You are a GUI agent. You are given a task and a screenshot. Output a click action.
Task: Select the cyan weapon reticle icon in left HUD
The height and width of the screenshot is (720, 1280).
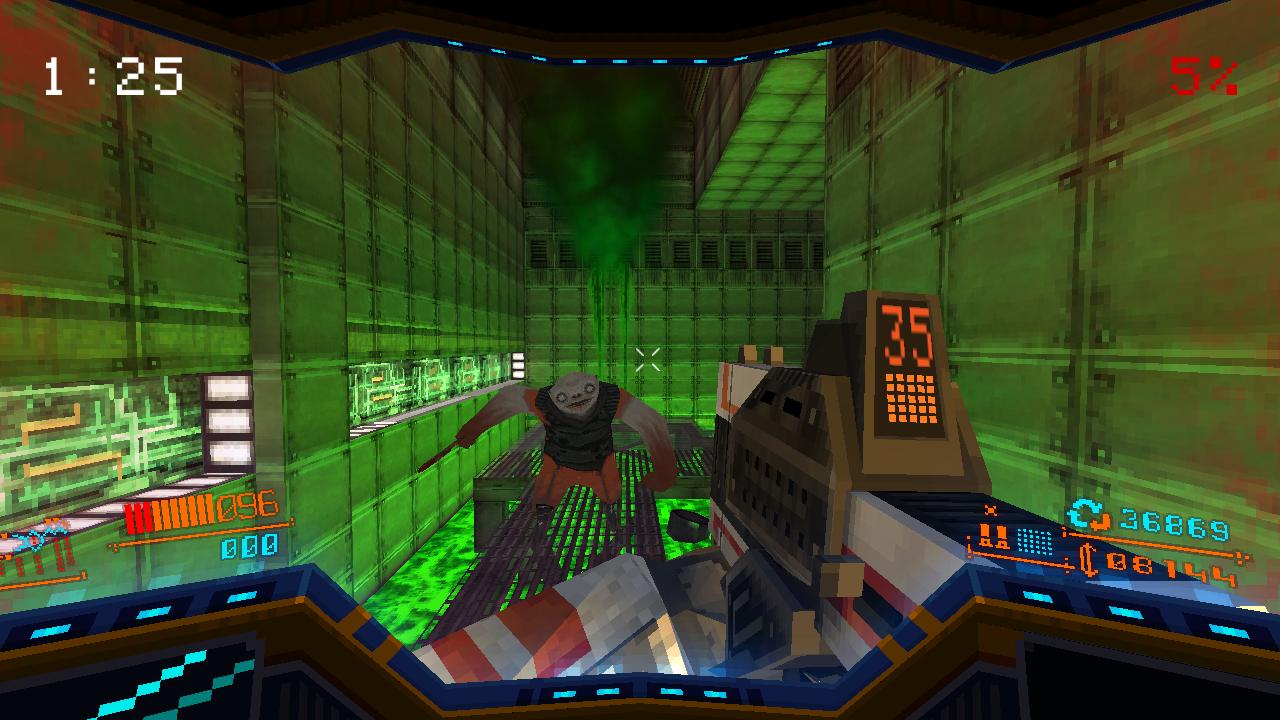click(x=35, y=539)
